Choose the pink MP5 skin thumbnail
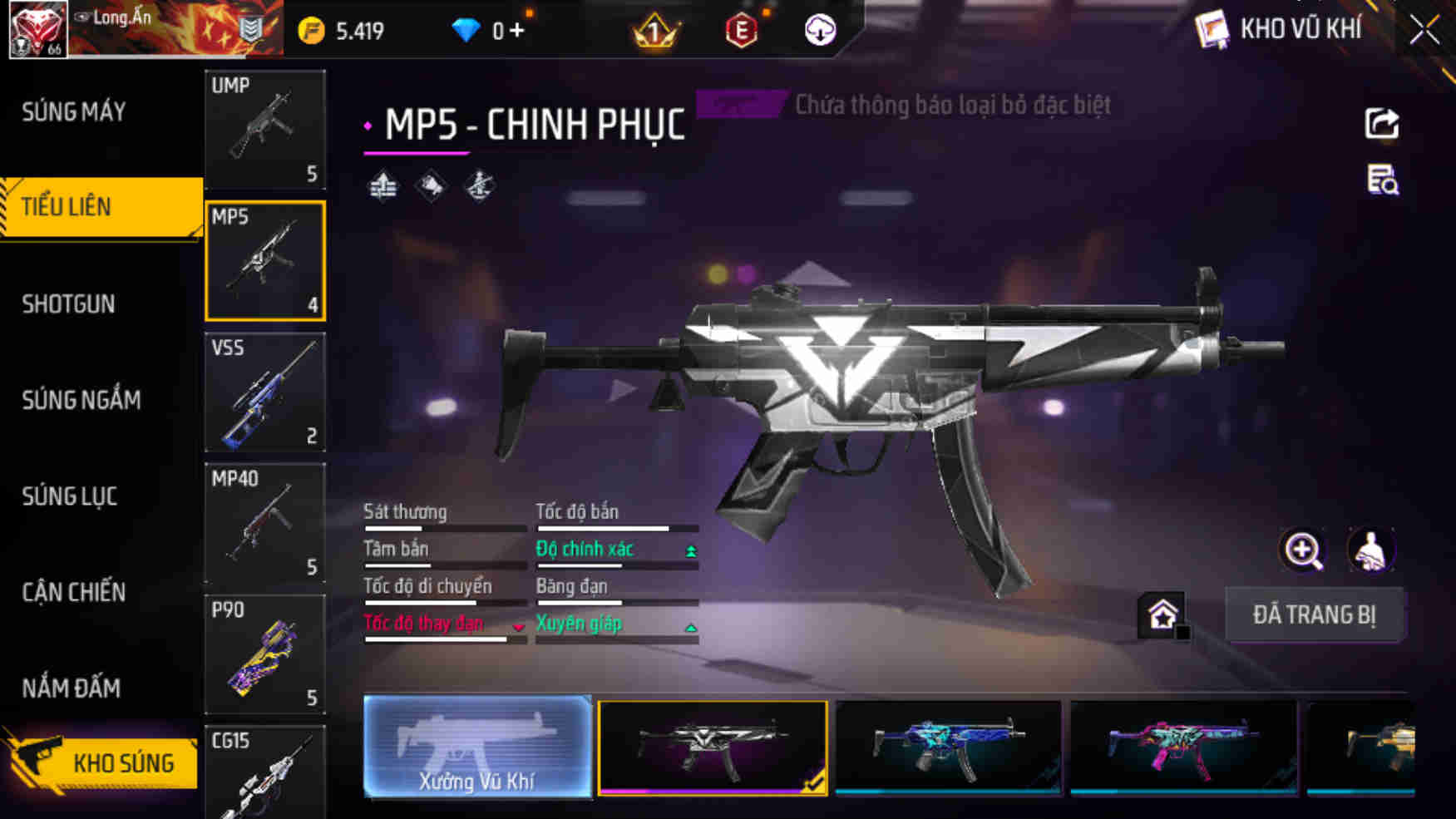 pyautogui.click(x=1183, y=747)
